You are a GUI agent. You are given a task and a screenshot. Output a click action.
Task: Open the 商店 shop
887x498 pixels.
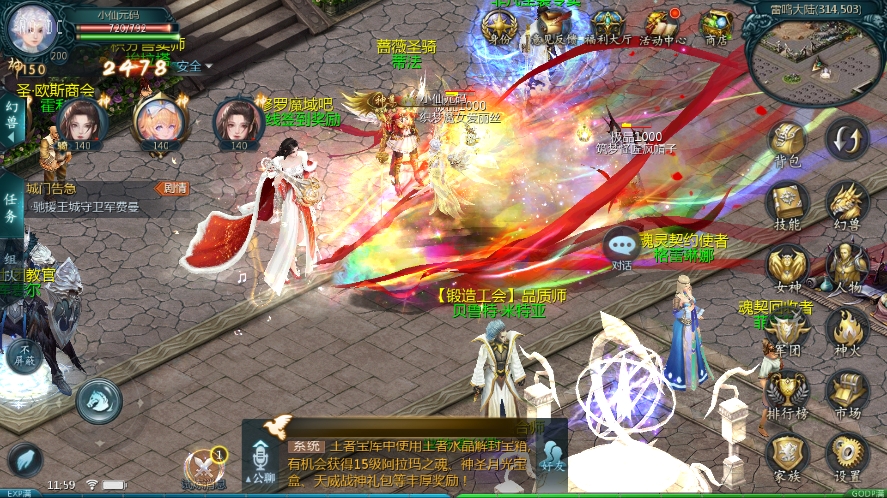tap(716, 25)
